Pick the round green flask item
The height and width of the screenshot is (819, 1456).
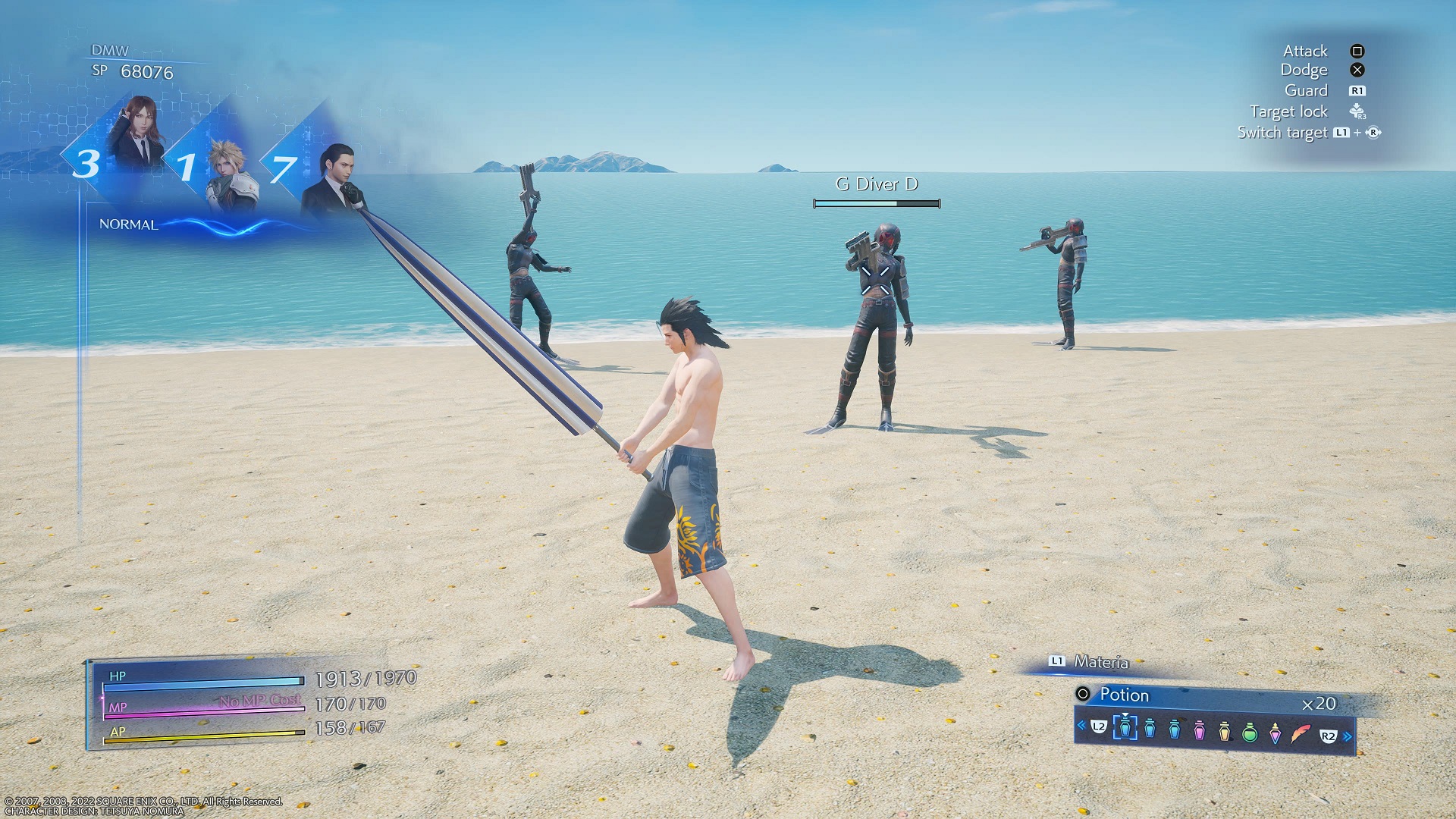click(x=1250, y=733)
